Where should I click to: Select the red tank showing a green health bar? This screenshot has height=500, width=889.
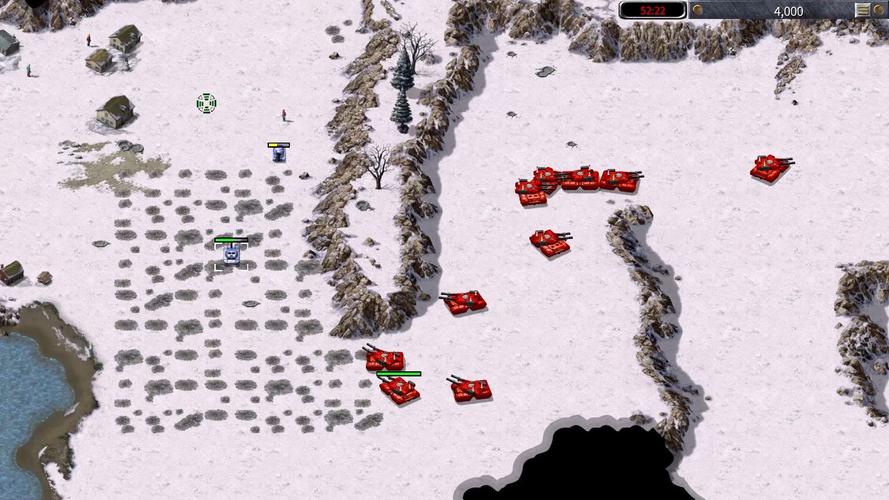point(399,391)
